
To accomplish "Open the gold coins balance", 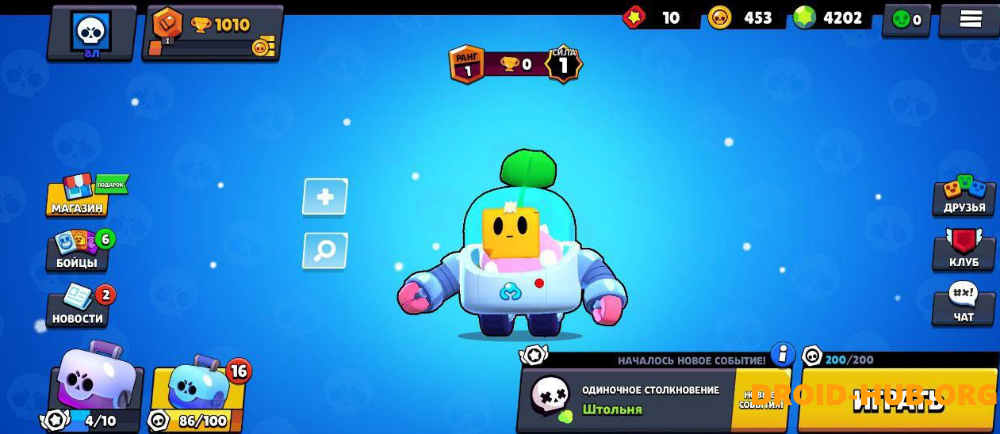I will point(742,18).
